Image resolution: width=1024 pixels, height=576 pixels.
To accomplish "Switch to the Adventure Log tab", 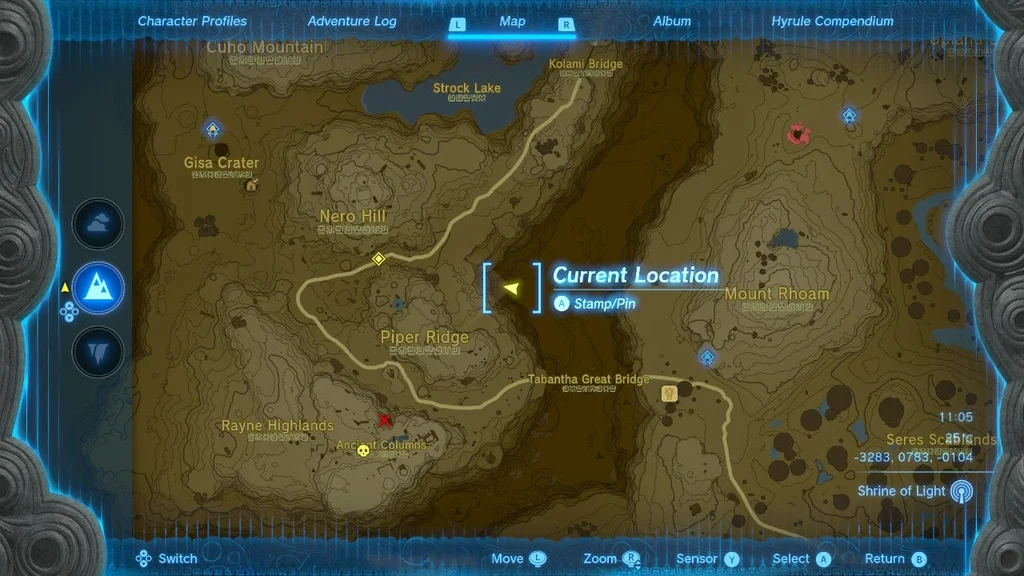I will pos(352,21).
